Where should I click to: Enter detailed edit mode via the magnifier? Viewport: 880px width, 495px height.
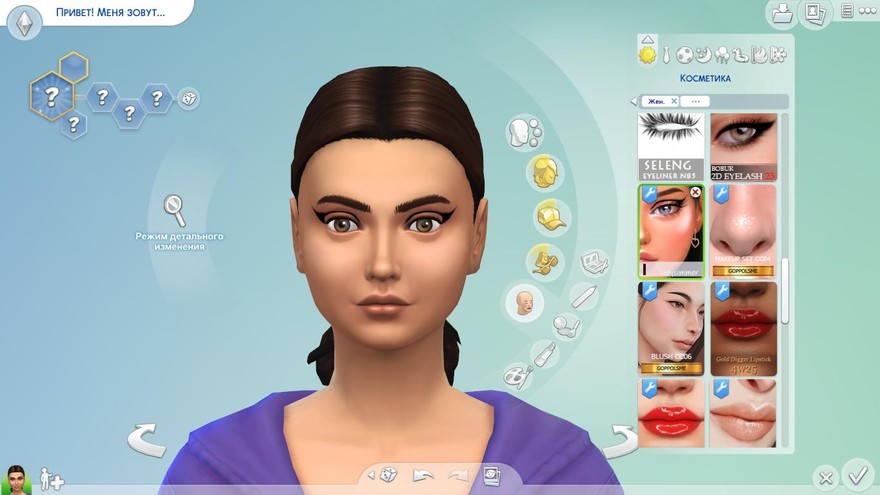pyautogui.click(x=175, y=210)
